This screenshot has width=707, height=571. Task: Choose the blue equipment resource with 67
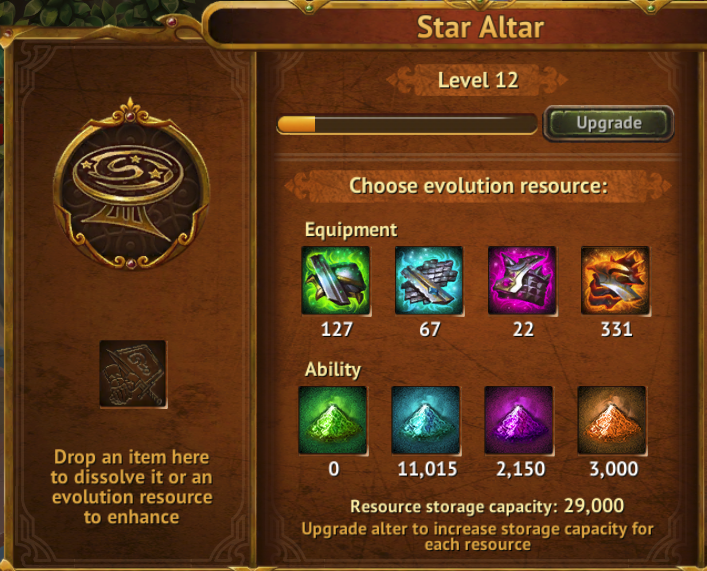pos(429,281)
